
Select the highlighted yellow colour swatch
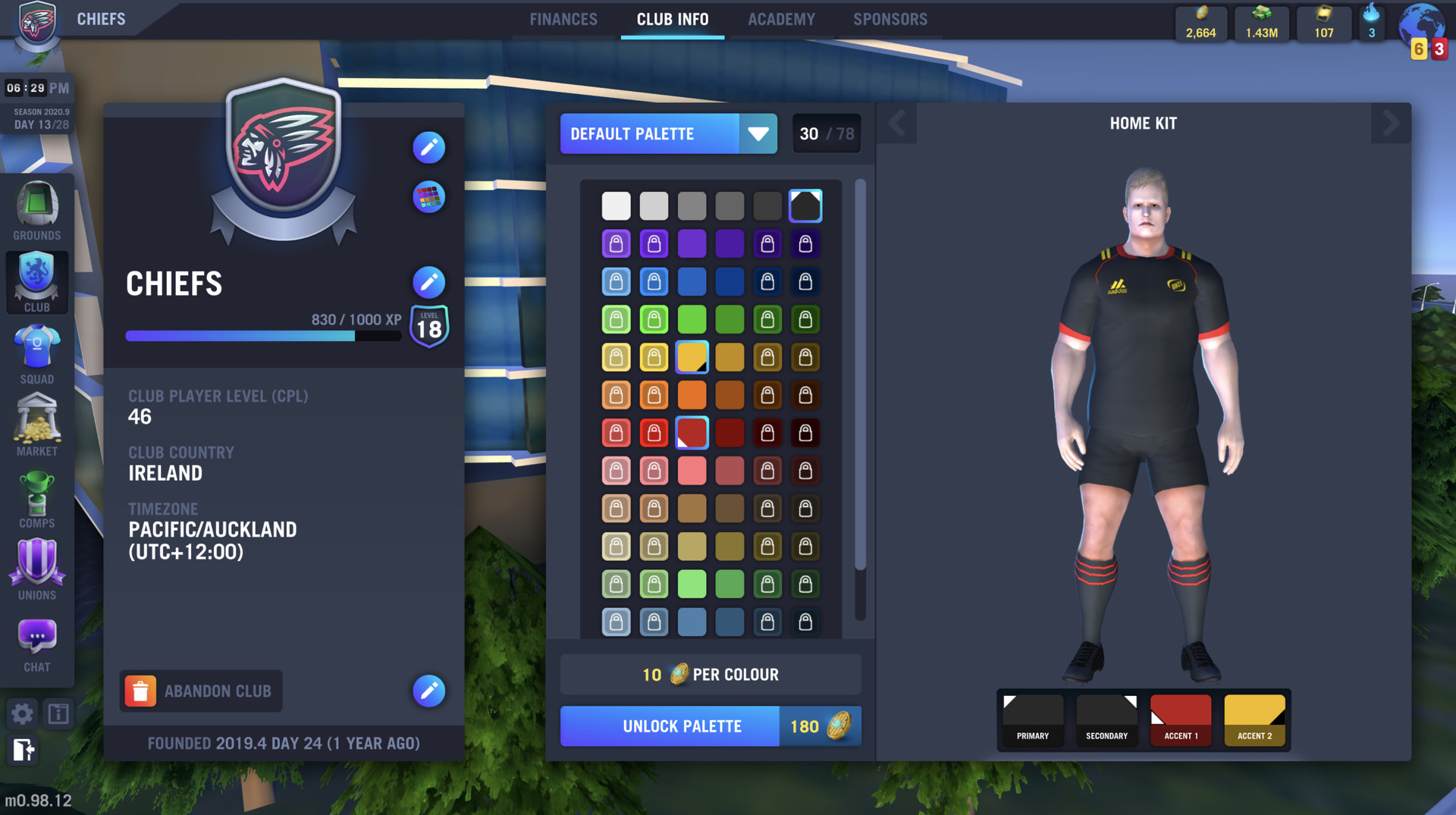coord(692,356)
